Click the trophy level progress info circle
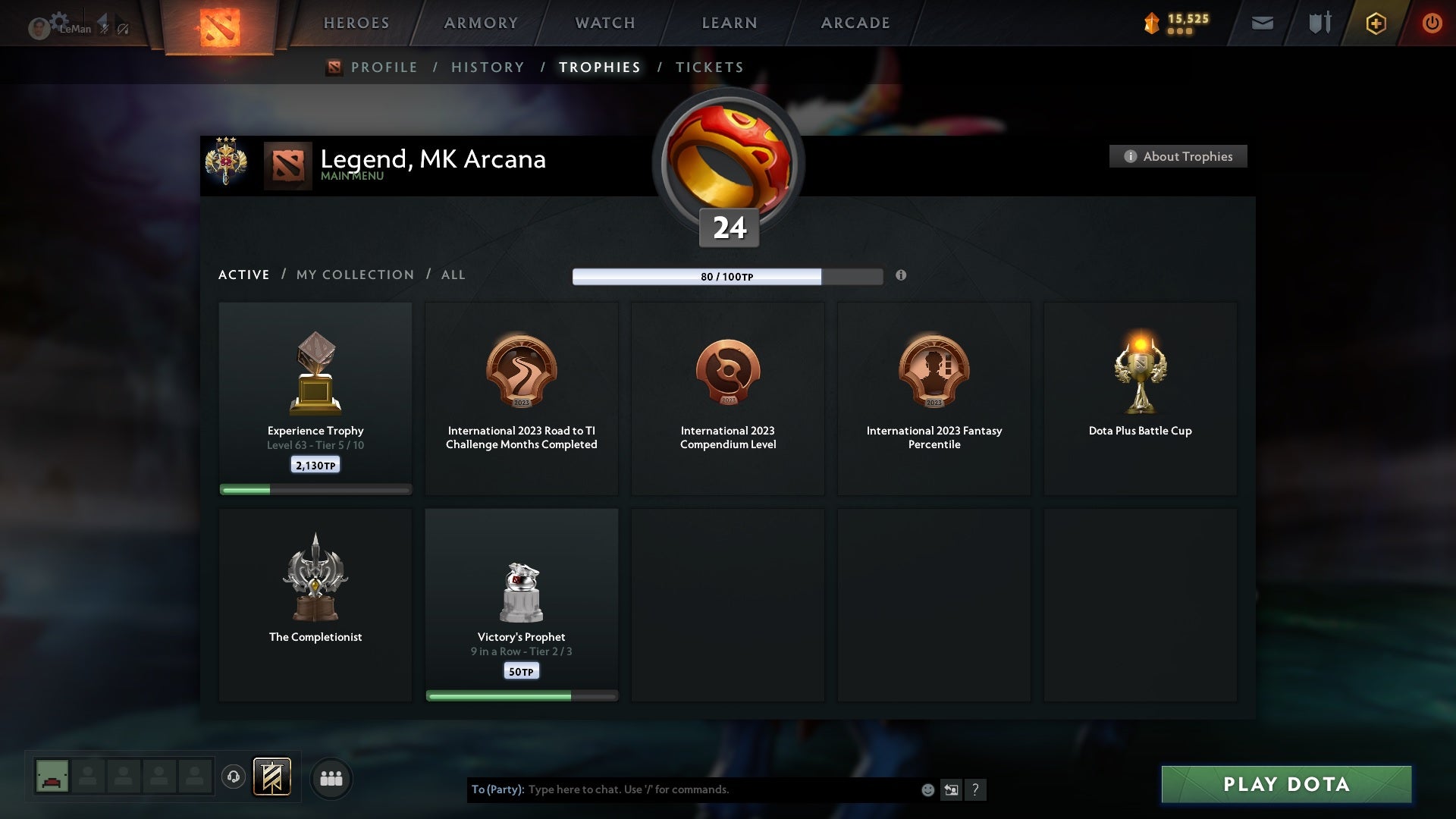This screenshot has width=1456, height=819. [x=902, y=277]
